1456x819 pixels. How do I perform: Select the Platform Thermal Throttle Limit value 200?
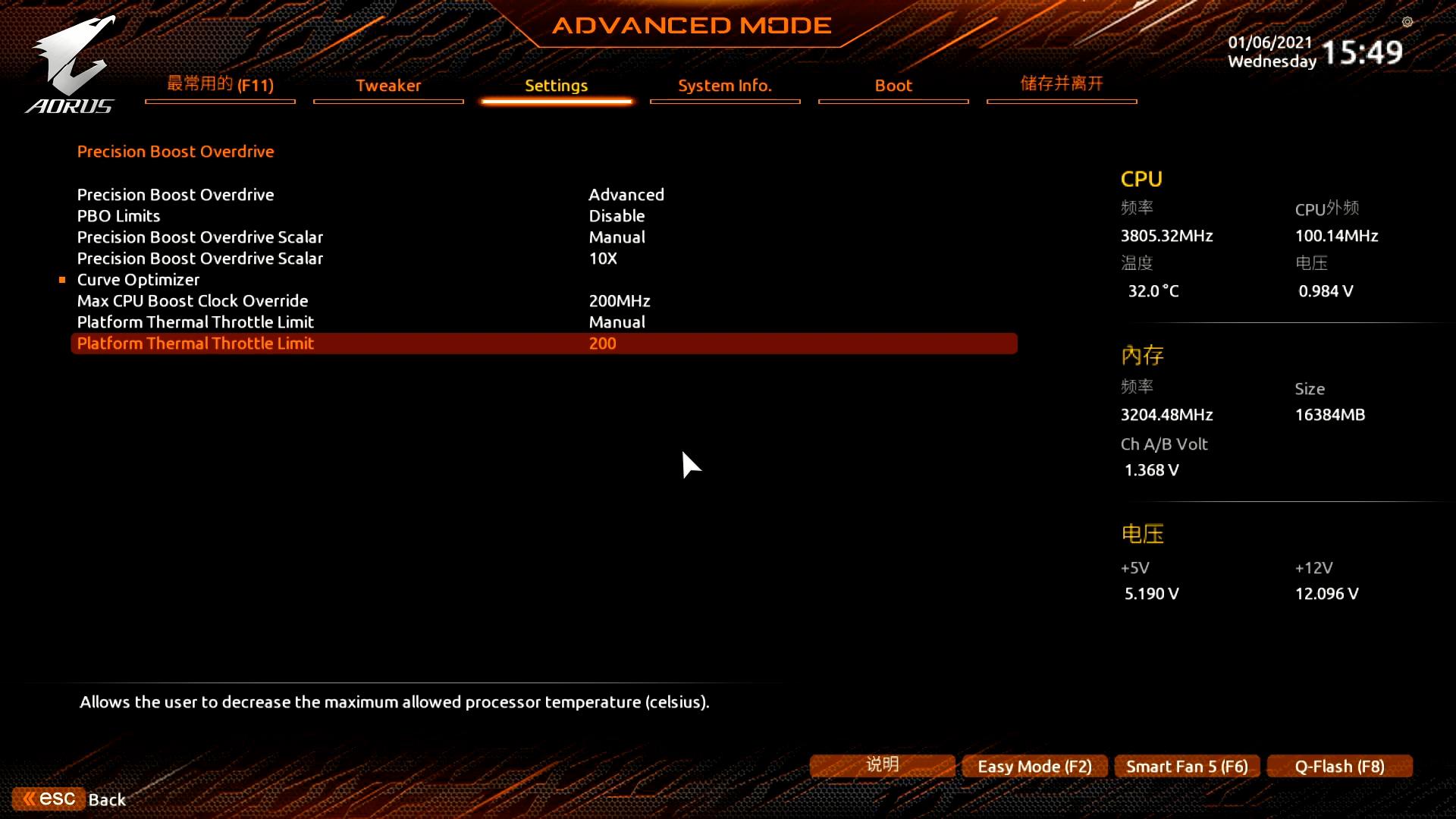(603, 343)
